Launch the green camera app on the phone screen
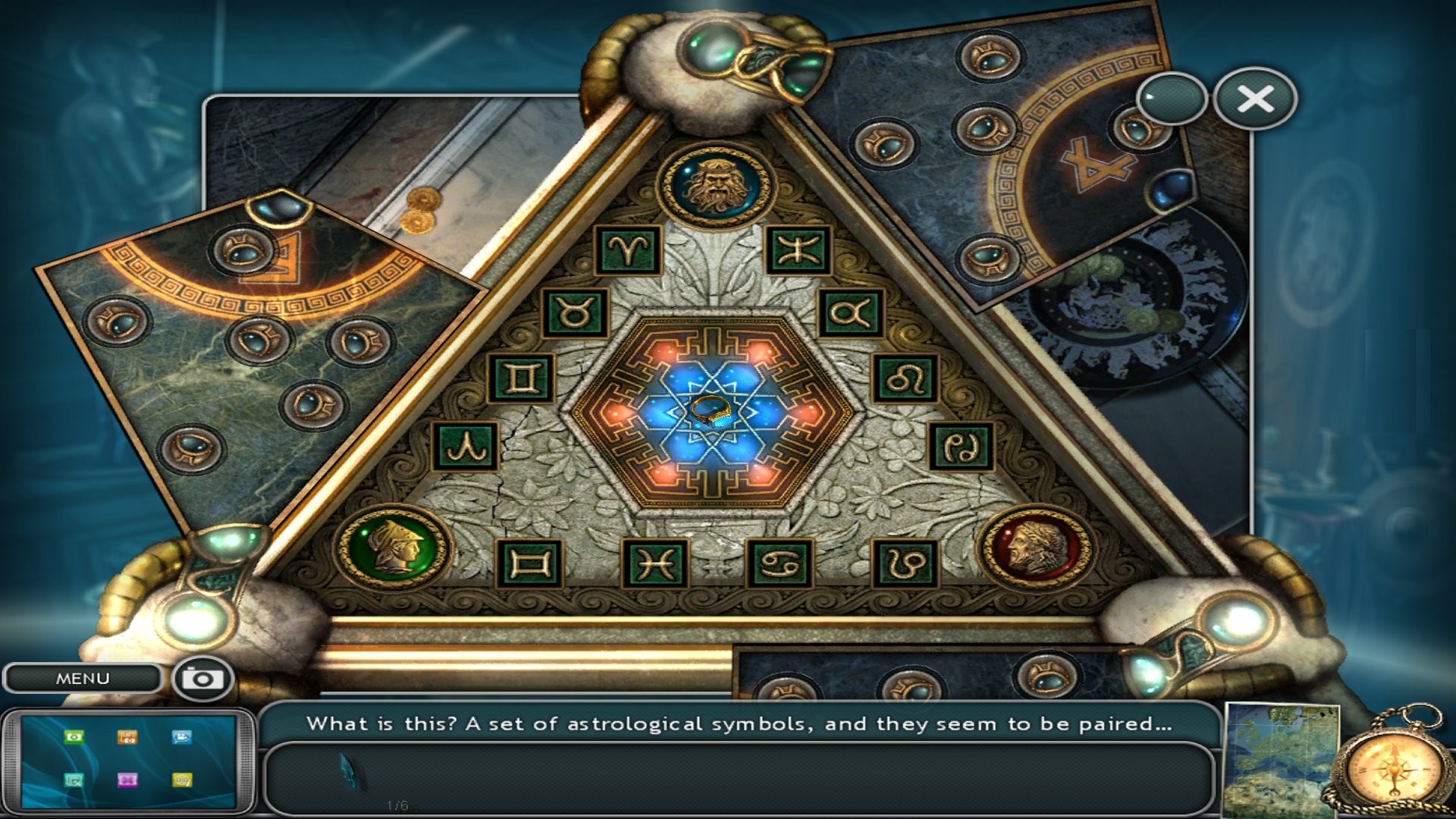 coord(74,737)
